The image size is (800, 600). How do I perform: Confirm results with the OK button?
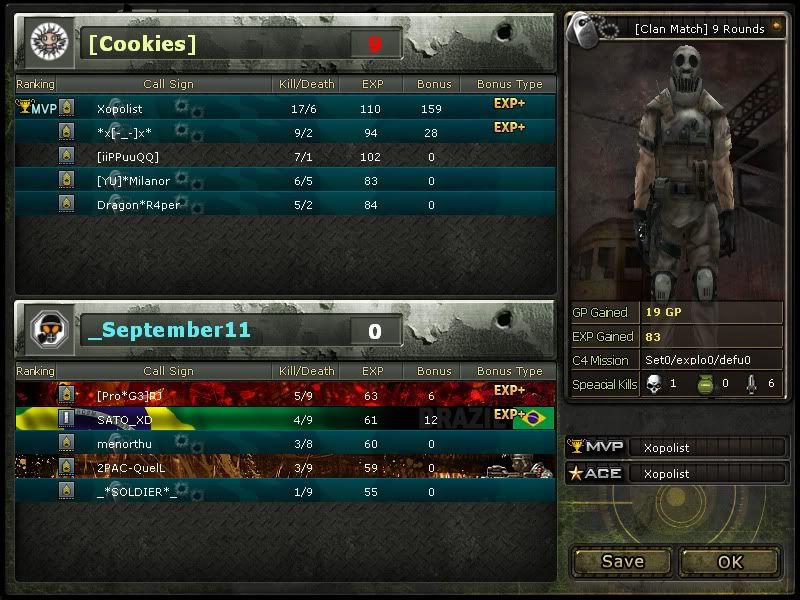pyautogui.click(x=730, y=561)
